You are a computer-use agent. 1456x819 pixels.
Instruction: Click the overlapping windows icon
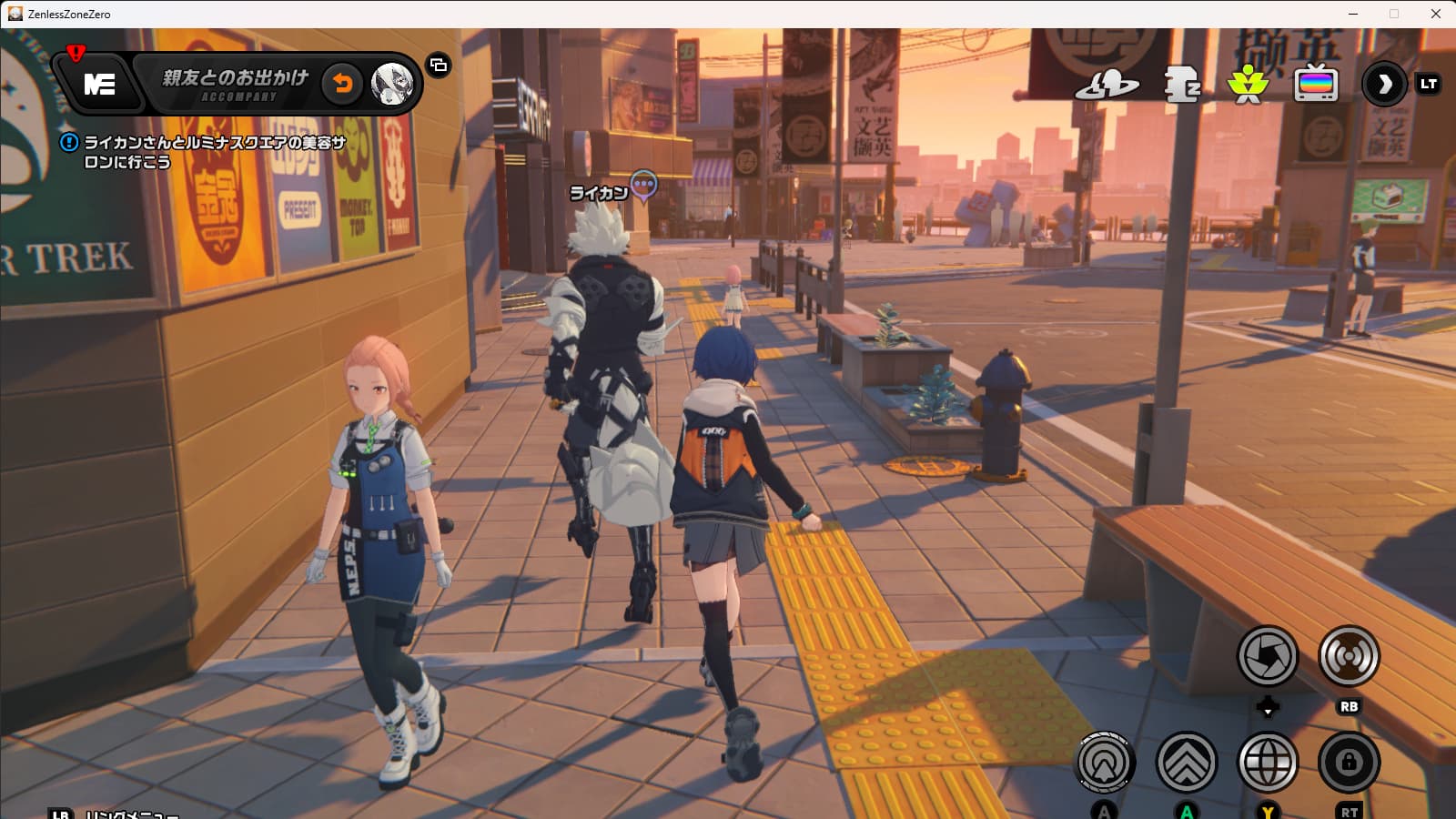439,65
